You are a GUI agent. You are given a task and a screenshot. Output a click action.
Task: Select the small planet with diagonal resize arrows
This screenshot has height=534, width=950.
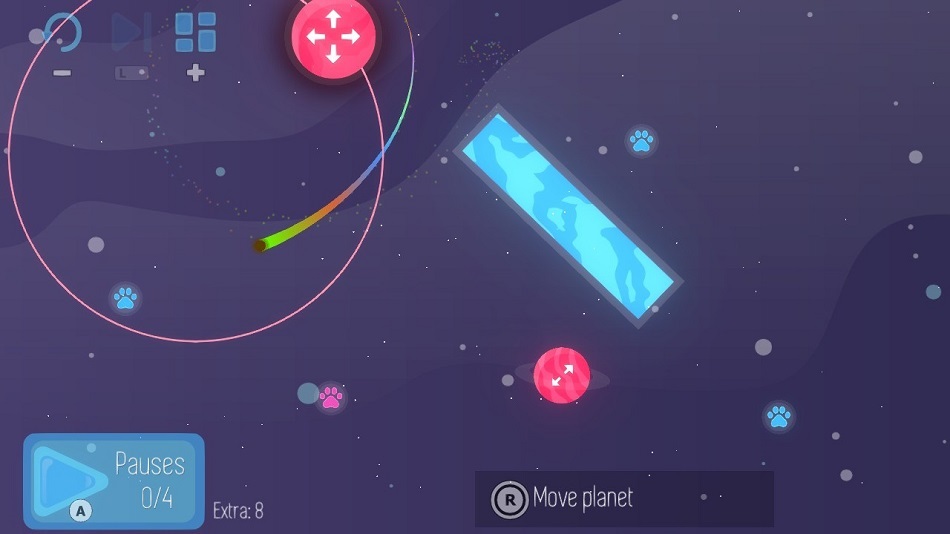[561, 375]
